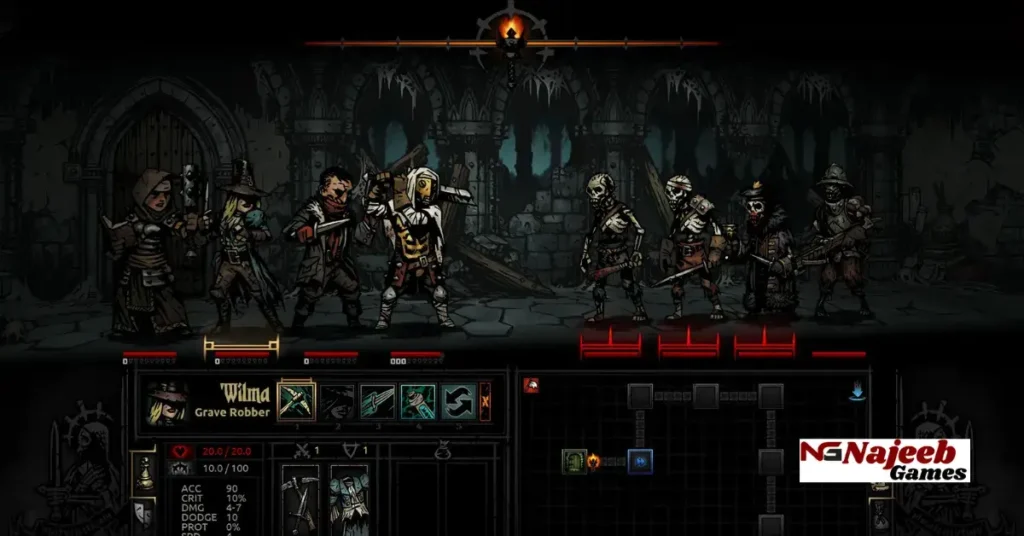This screenshot has height=536, width=1024.
Task: Activate the teal hand-and-blade skill
Action: (x=417, y=401)
